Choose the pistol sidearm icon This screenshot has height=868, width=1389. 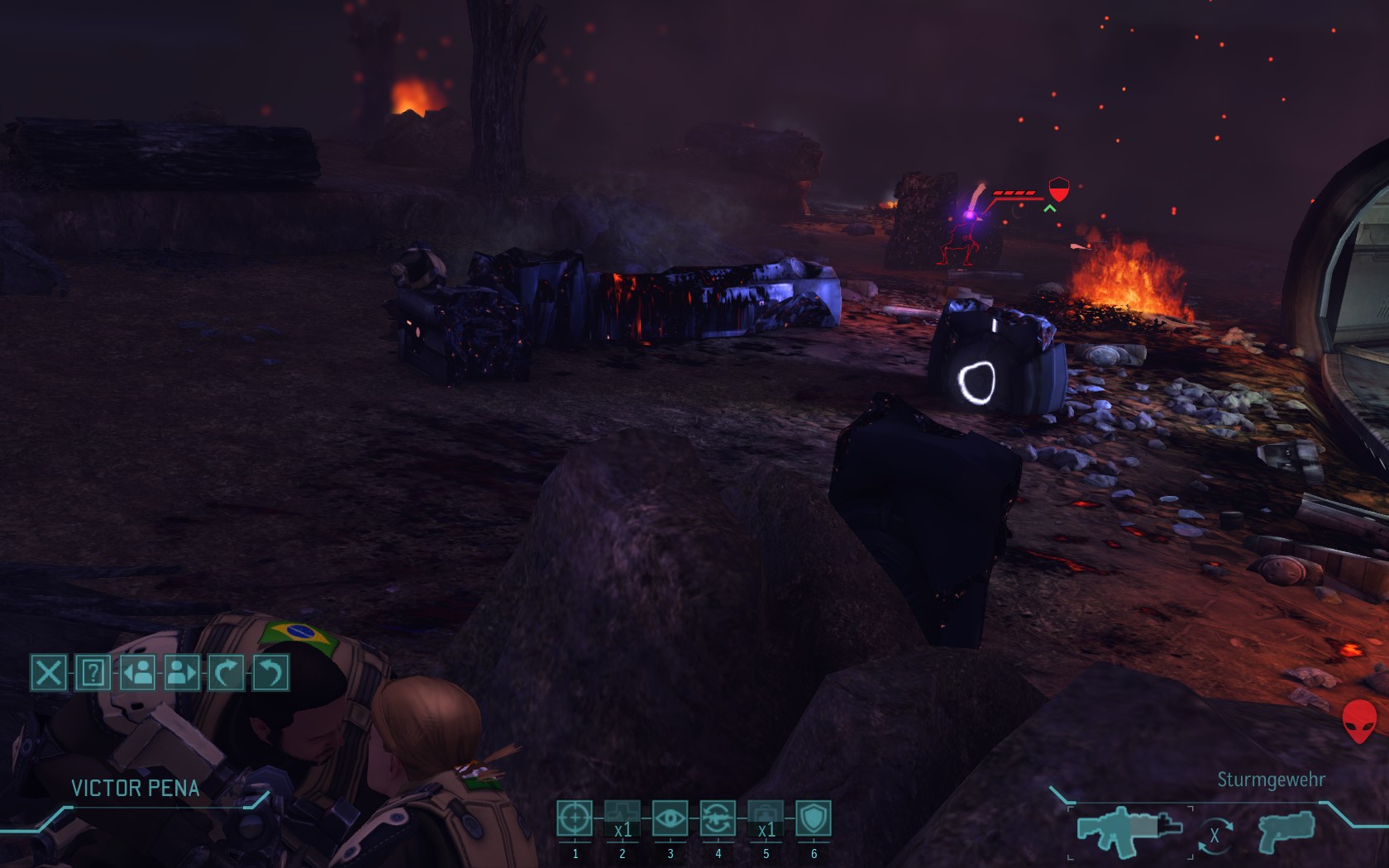[x=1286, y=830]
